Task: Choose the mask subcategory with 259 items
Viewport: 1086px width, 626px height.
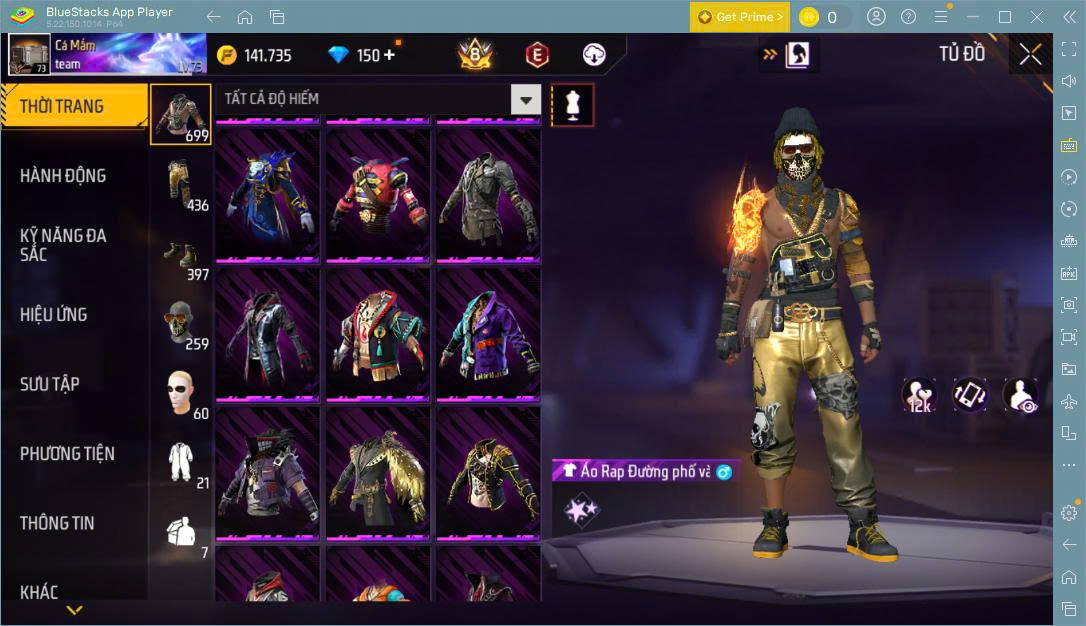Action: 181,324
